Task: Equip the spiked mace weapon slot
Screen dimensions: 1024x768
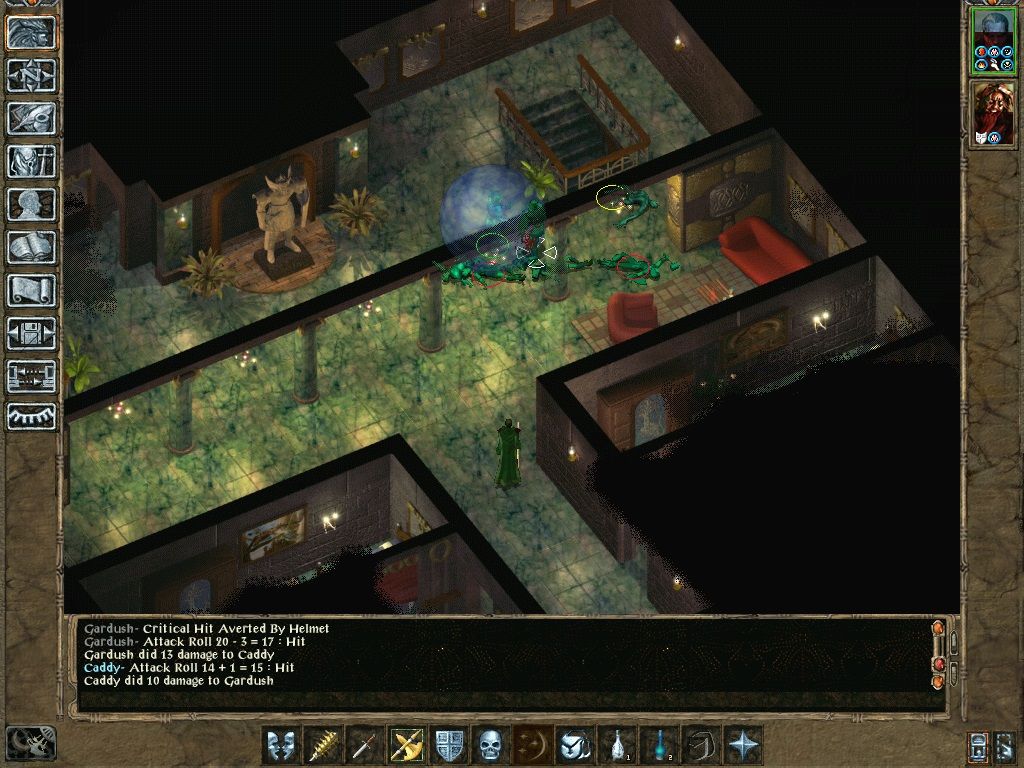Action: 323,746
